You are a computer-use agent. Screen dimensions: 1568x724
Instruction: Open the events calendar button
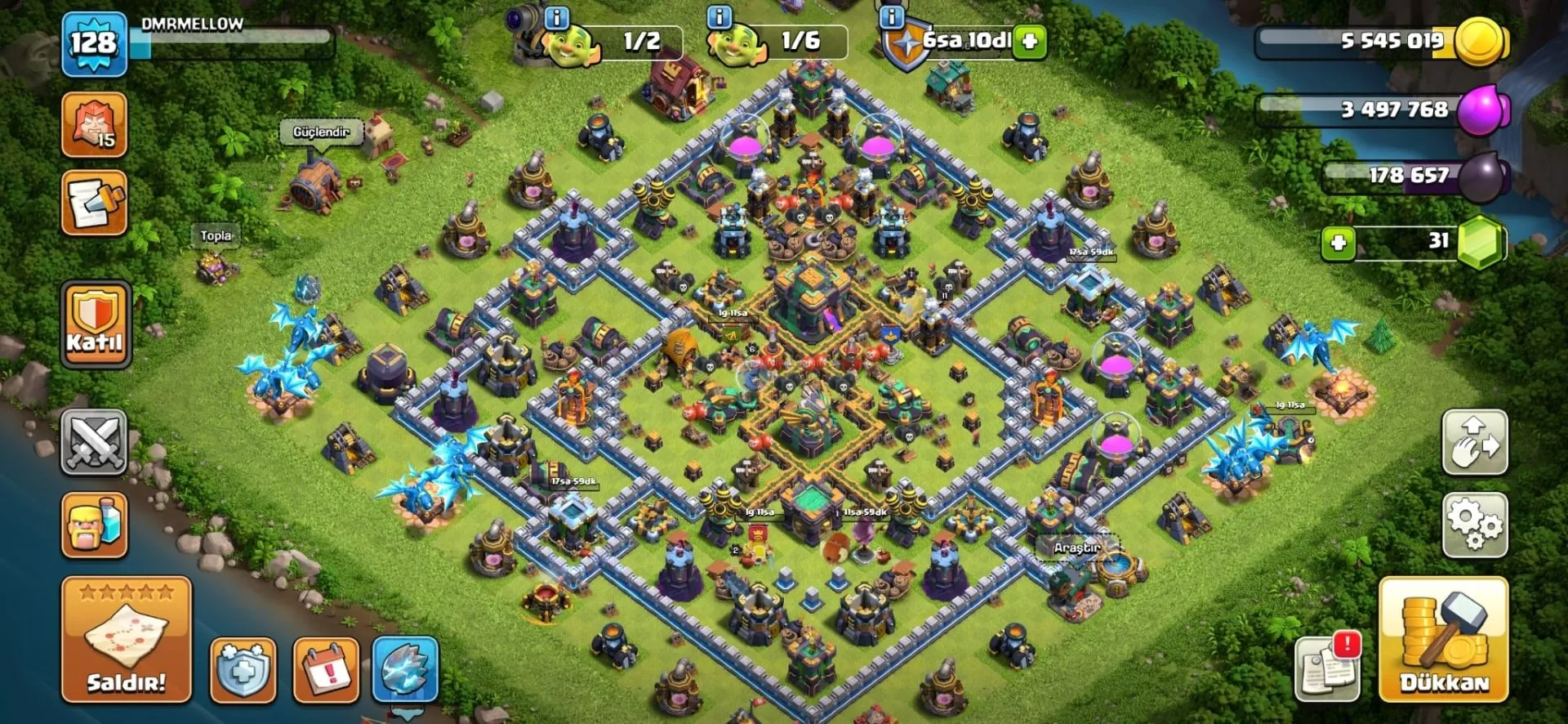click(326, 670)
